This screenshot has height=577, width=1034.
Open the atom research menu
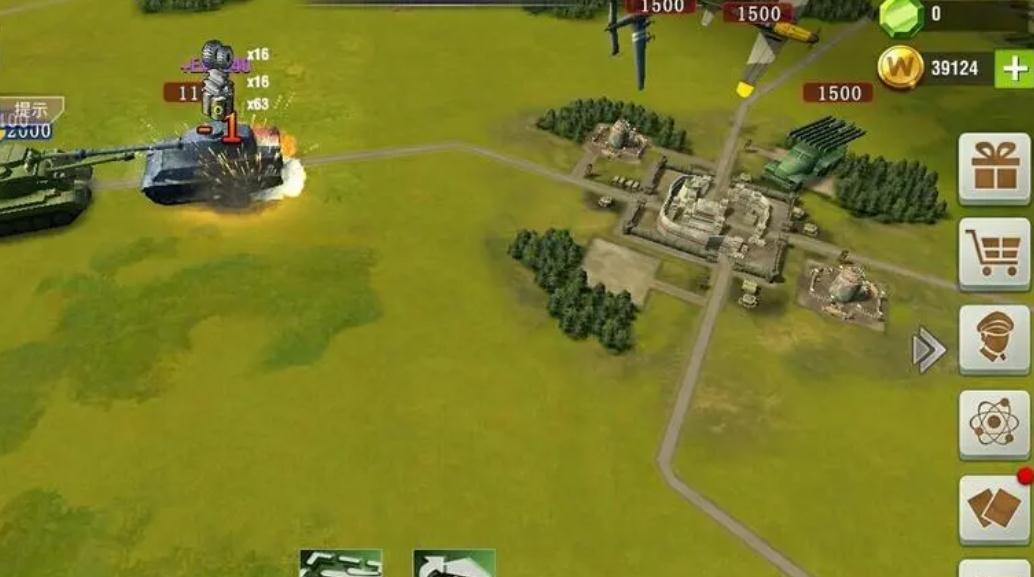[x=994, y=423]
